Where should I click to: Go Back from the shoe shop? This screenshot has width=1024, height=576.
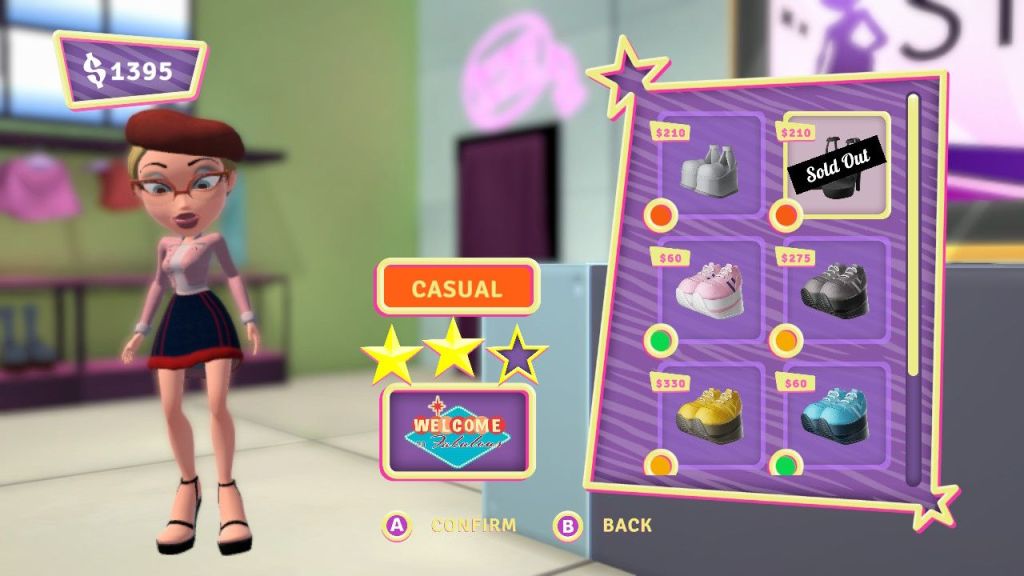tap(626, 525)
